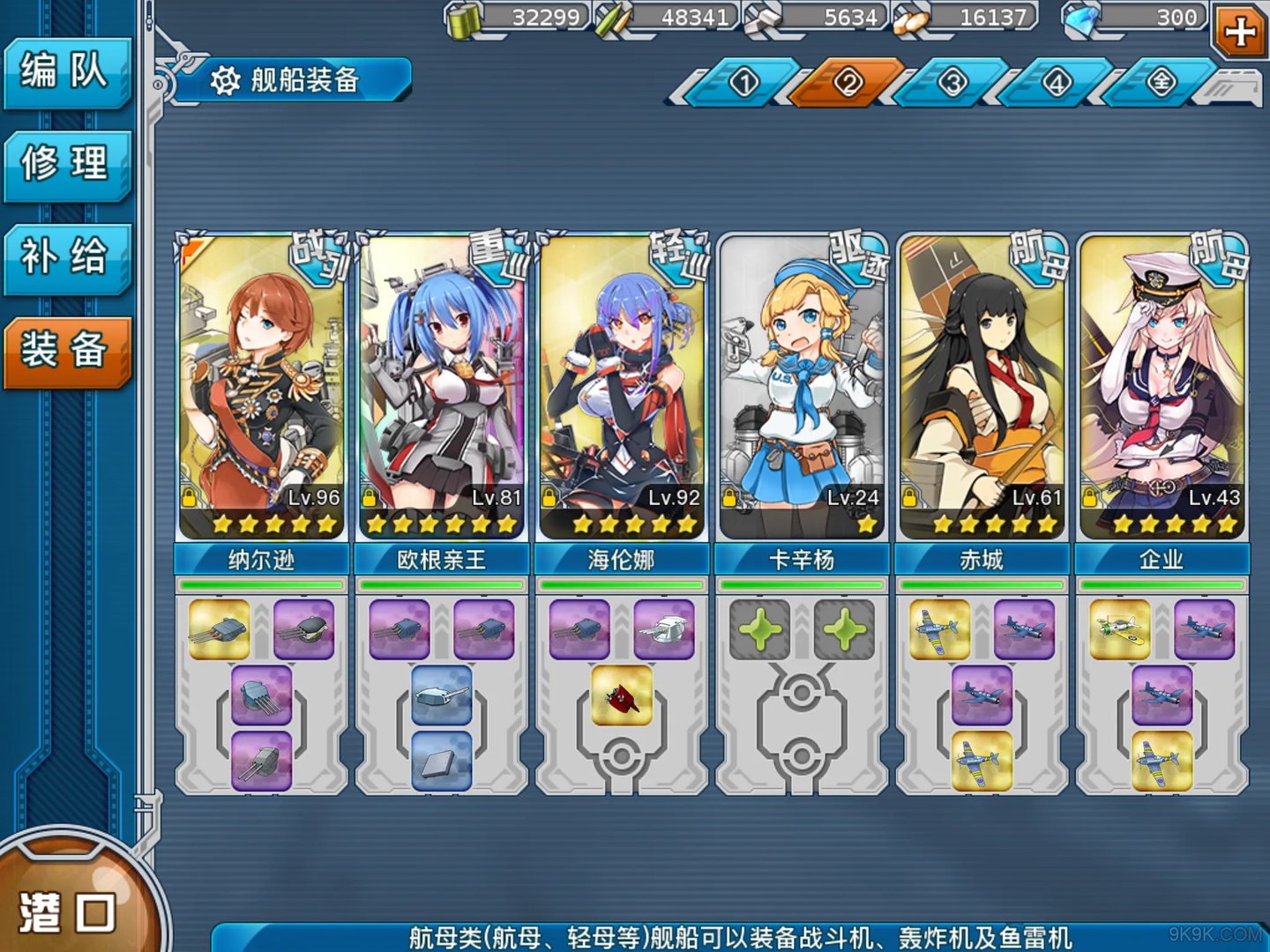
Task: Select the 海伦娜 light cruiser card
Action: (x=621, y=388)
